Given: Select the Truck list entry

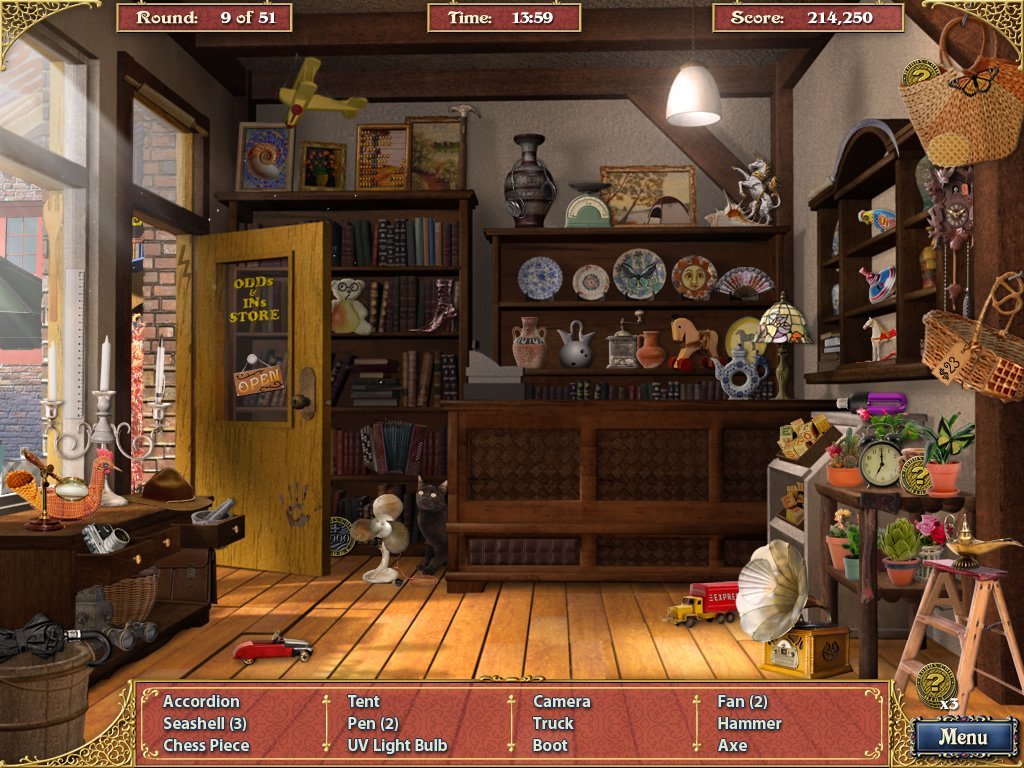Looking at the screenshot, I should 553,723.
